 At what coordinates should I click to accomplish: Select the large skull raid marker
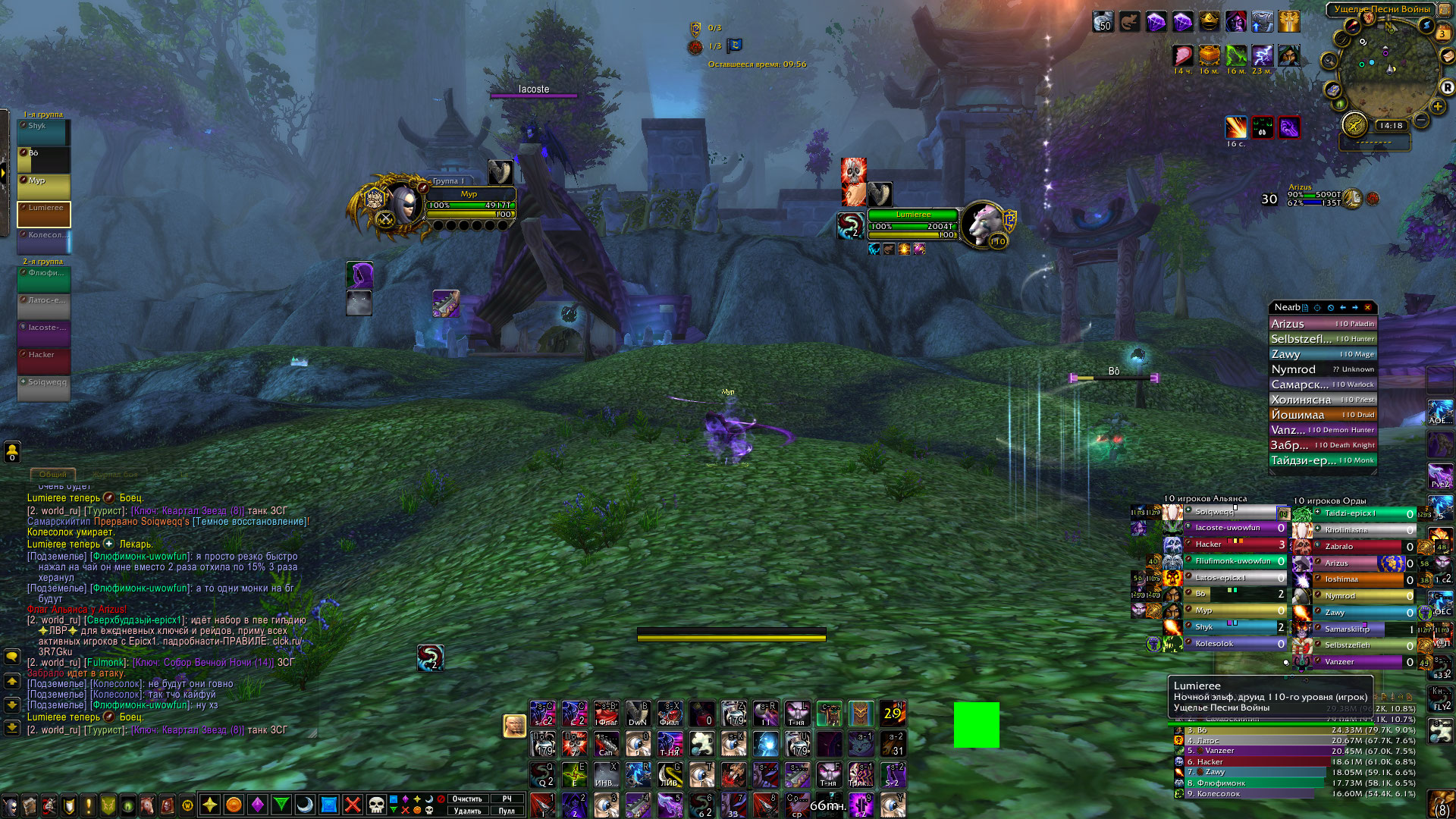point(376,805)
